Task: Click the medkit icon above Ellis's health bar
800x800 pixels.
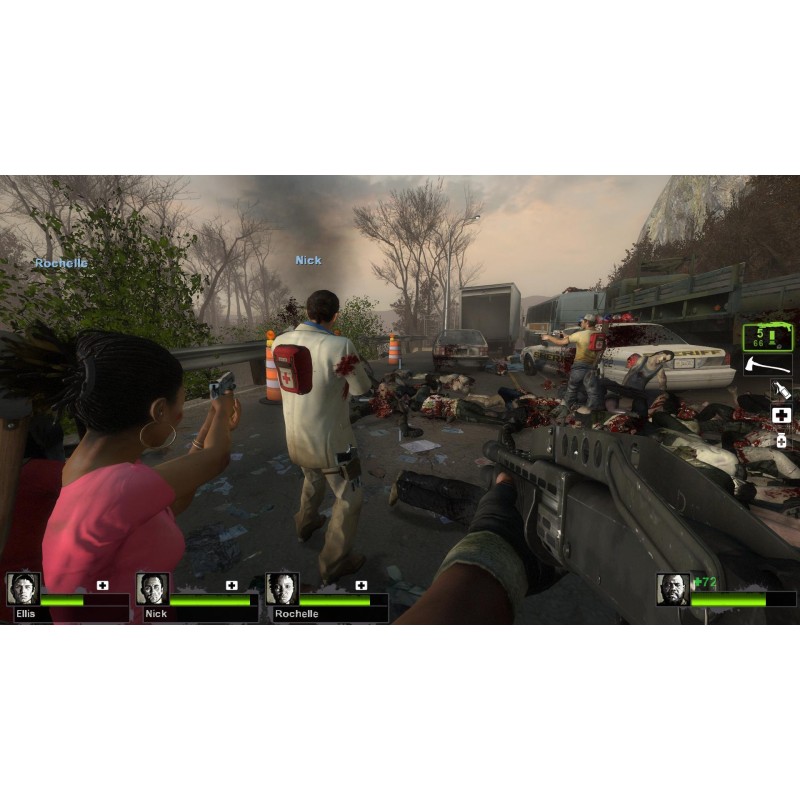Action: pyautogui.click(x=102, y=585)
